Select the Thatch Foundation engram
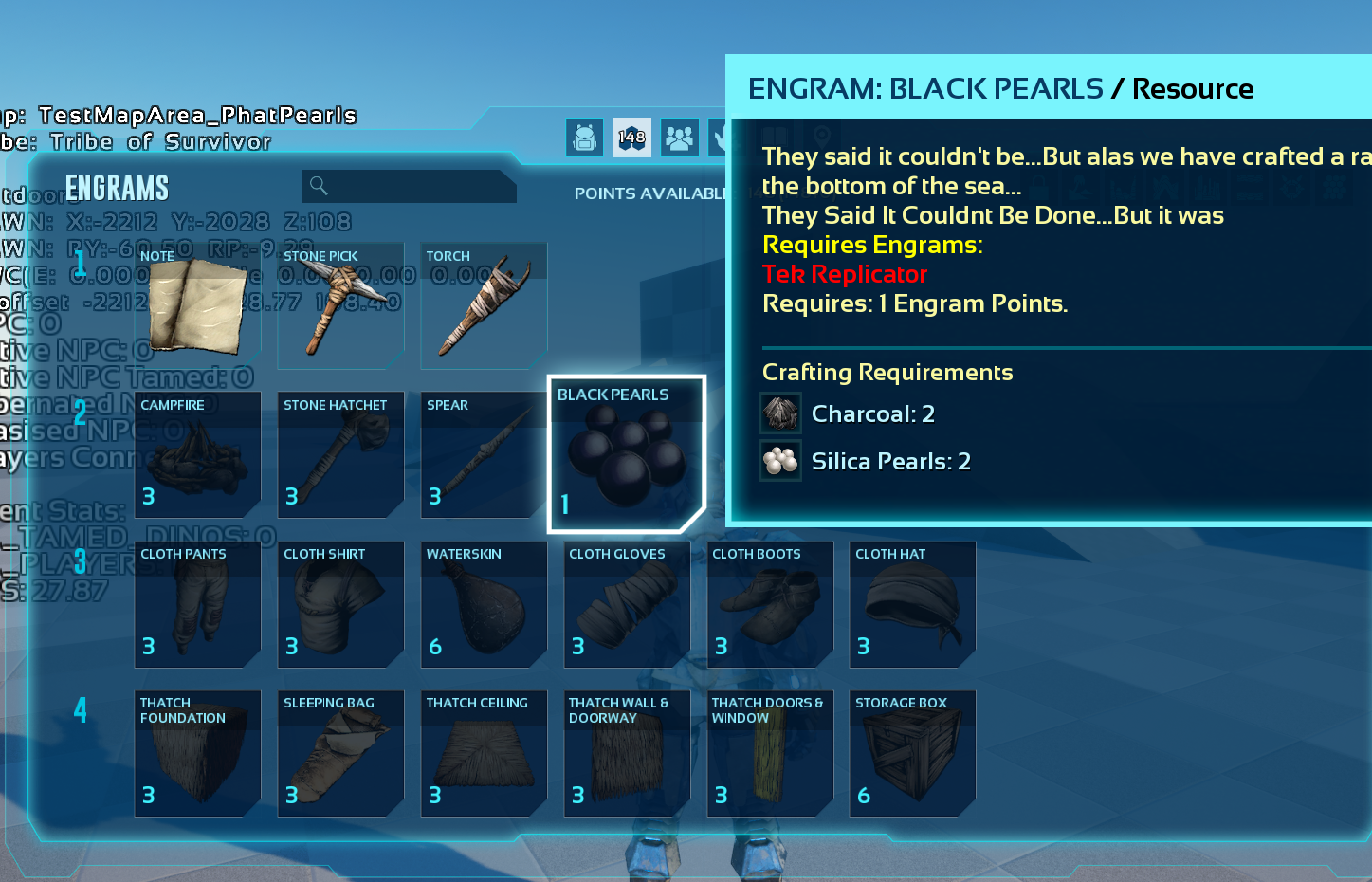Viewport: 1372px width, 882px height. (198, 753)
